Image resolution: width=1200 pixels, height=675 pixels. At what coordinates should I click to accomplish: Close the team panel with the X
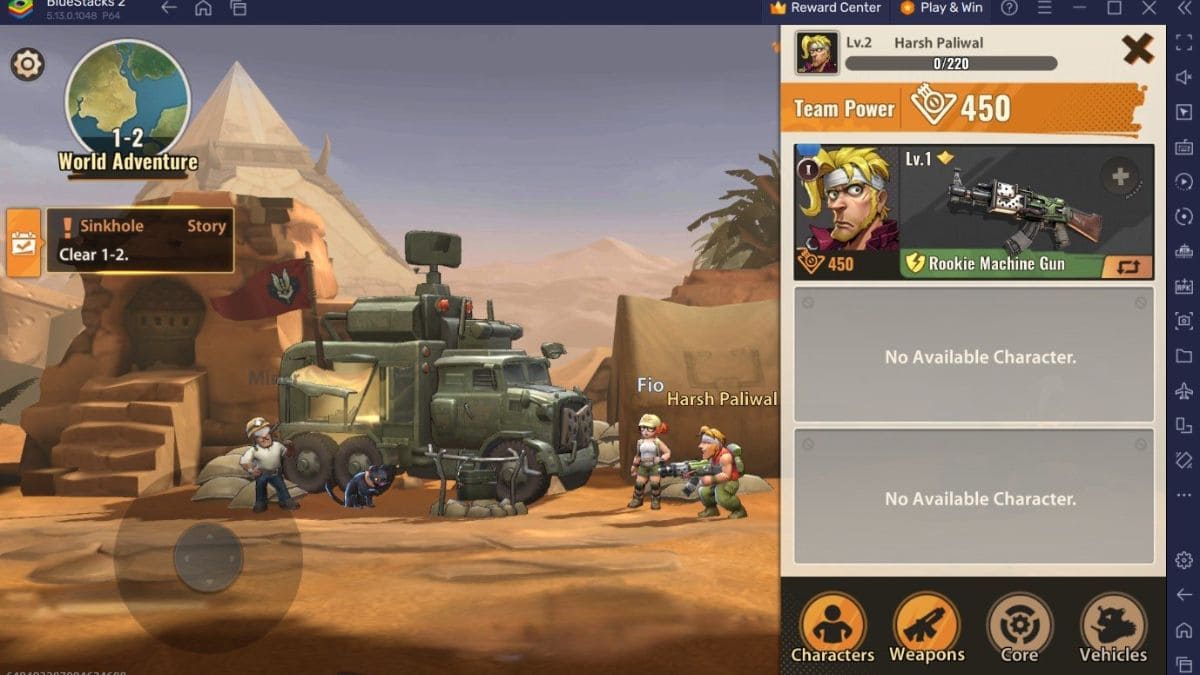click(1137, 49)
